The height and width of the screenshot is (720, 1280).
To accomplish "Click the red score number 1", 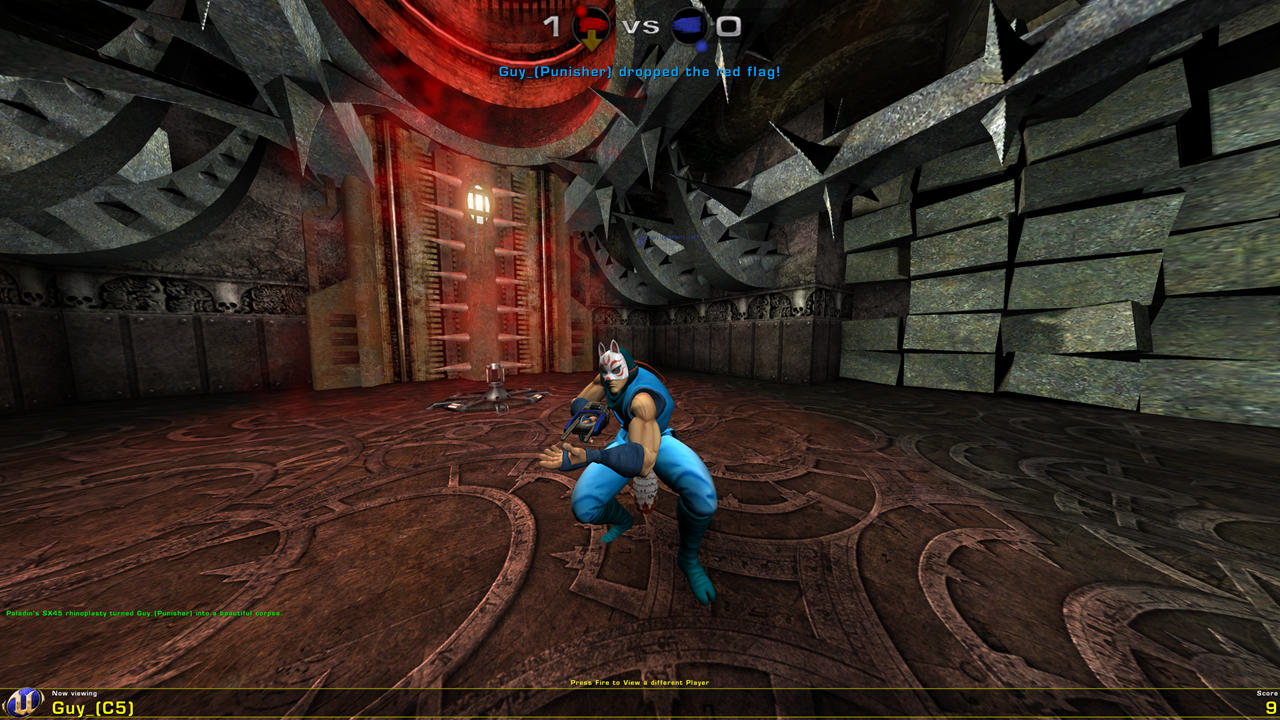I will [553, 24].
